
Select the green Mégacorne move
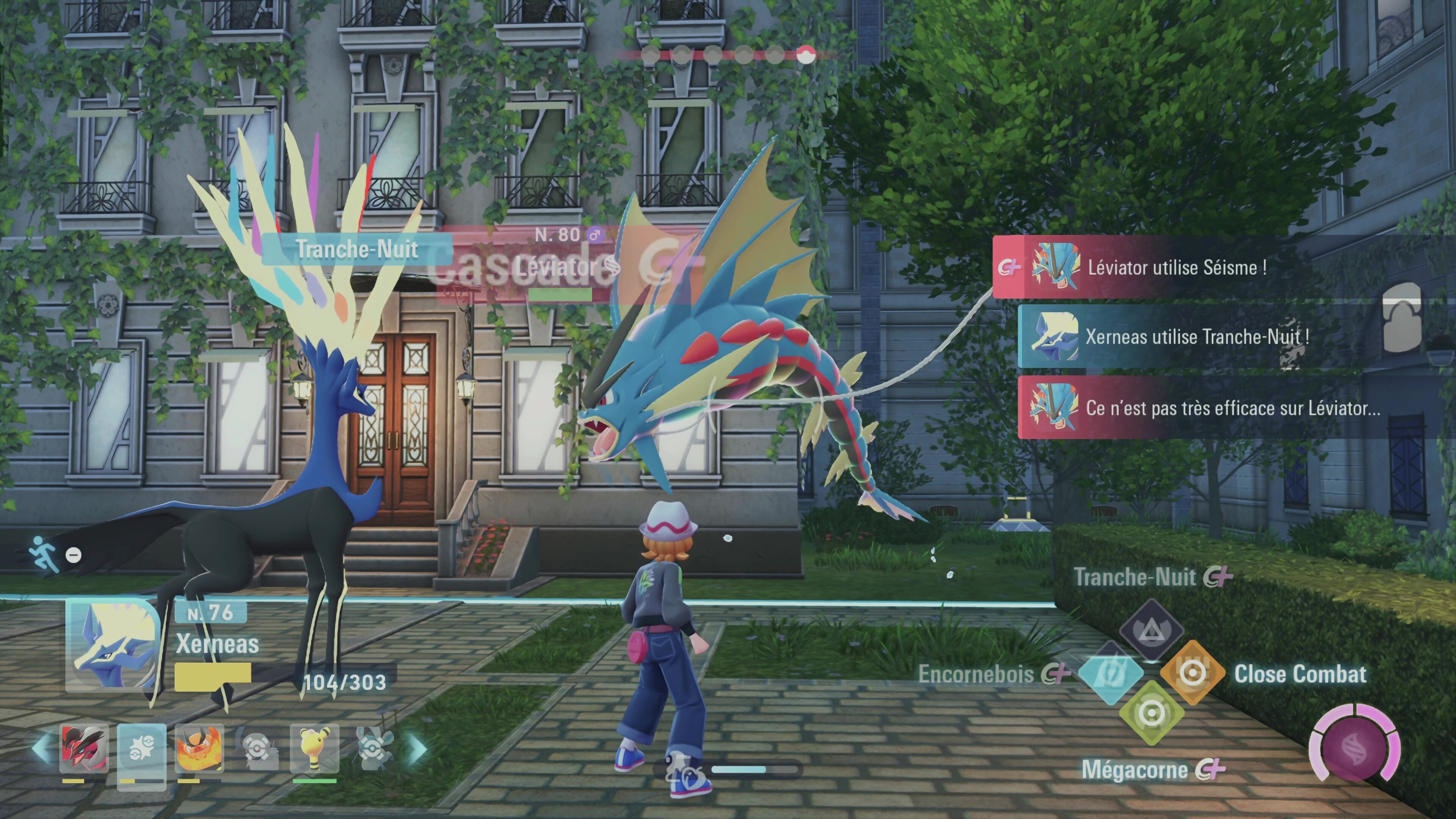click(1152, 713)
